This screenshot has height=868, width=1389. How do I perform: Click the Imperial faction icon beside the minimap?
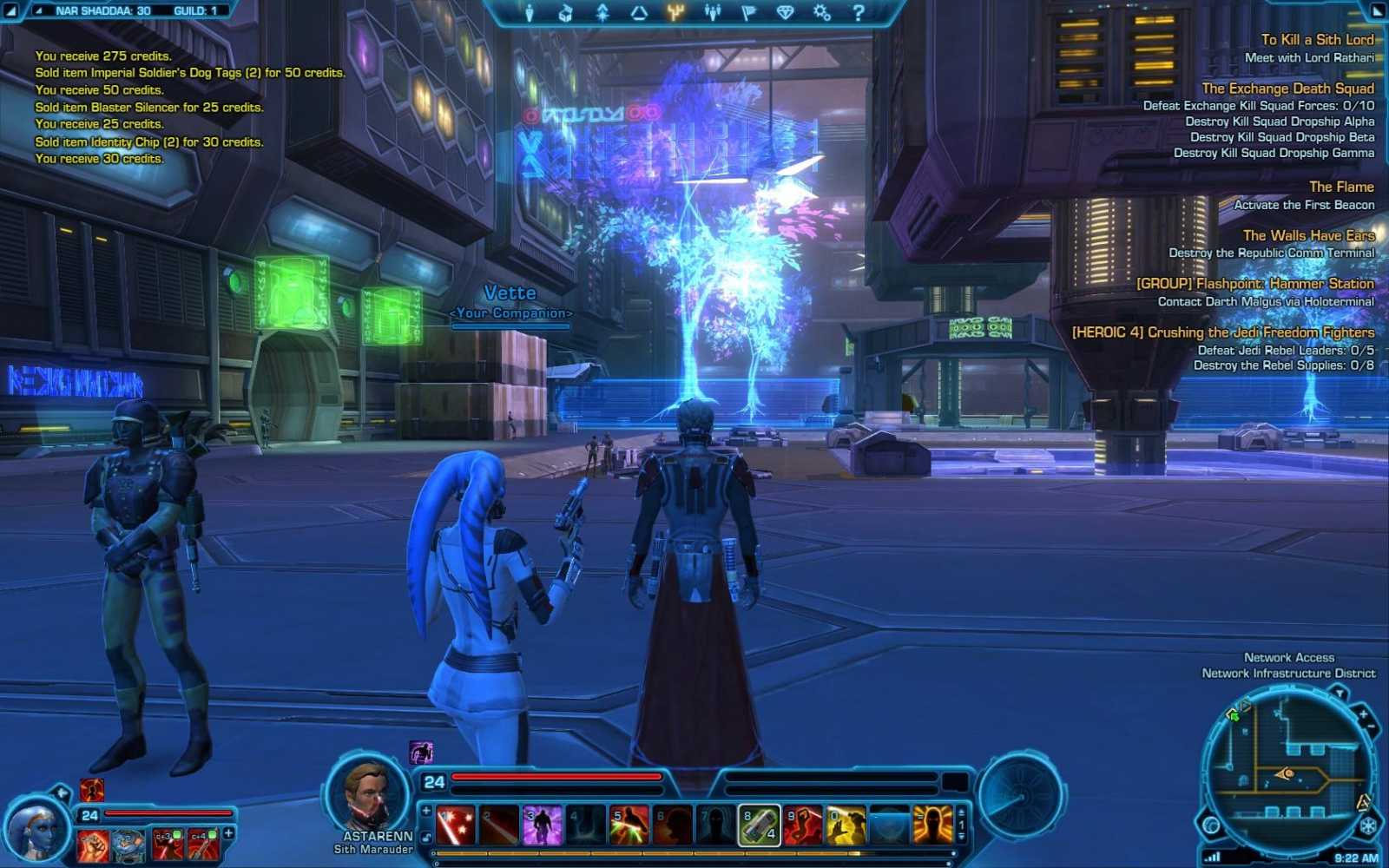pyautogui.click(x=1366, y=825)
